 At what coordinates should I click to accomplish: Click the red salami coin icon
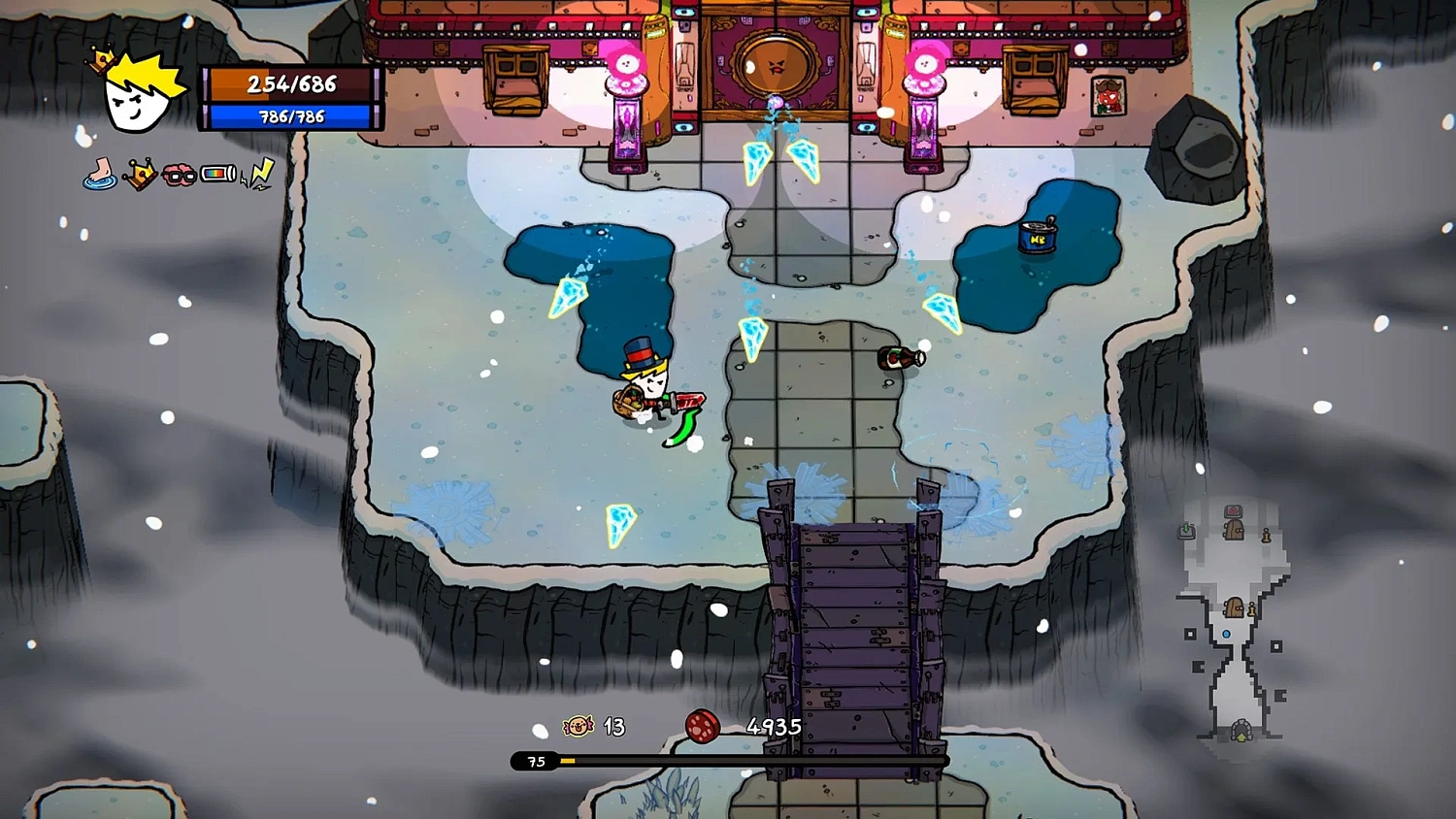pos(703,727)
